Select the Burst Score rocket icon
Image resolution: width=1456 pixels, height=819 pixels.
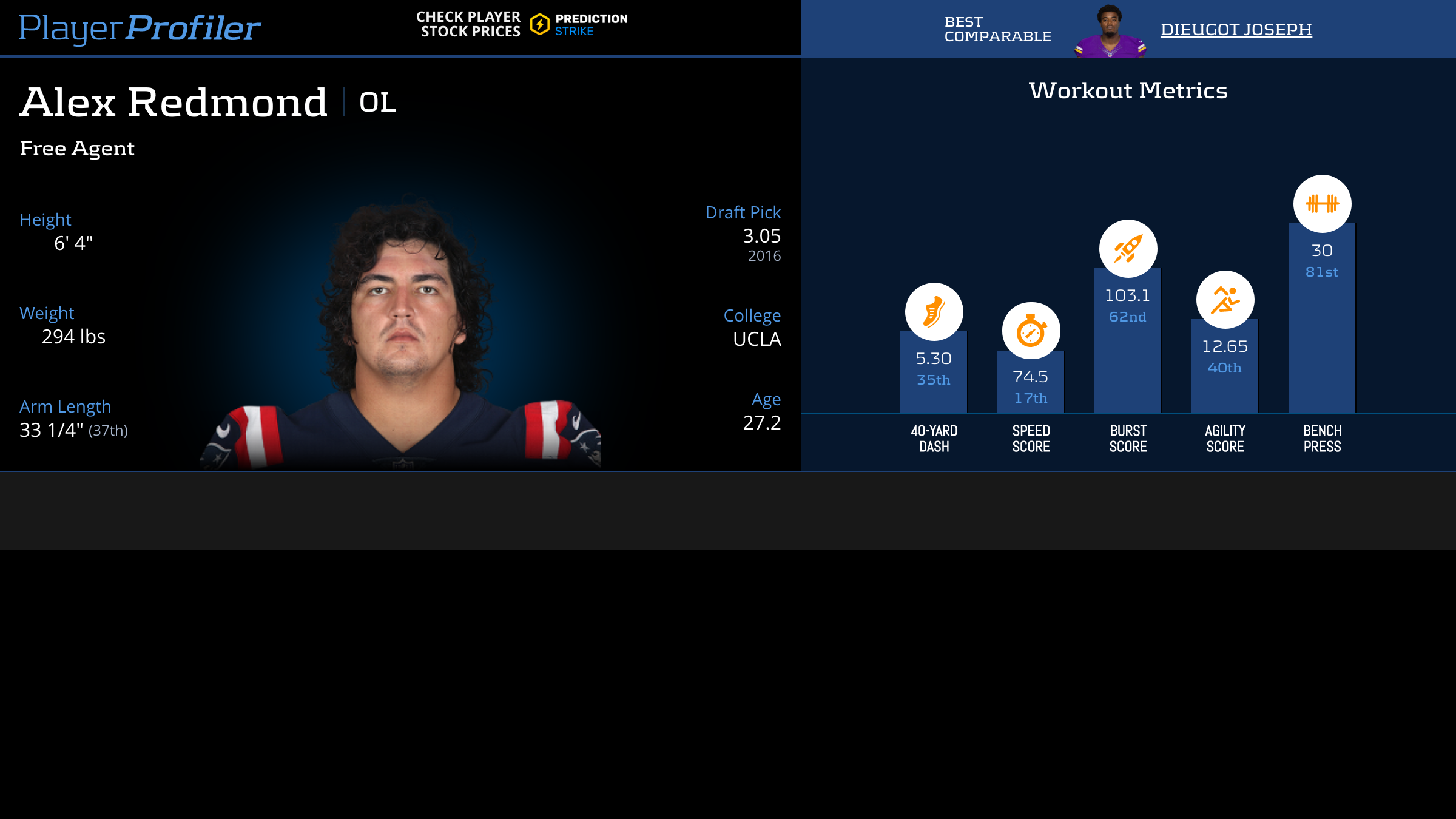(1128, 249)
